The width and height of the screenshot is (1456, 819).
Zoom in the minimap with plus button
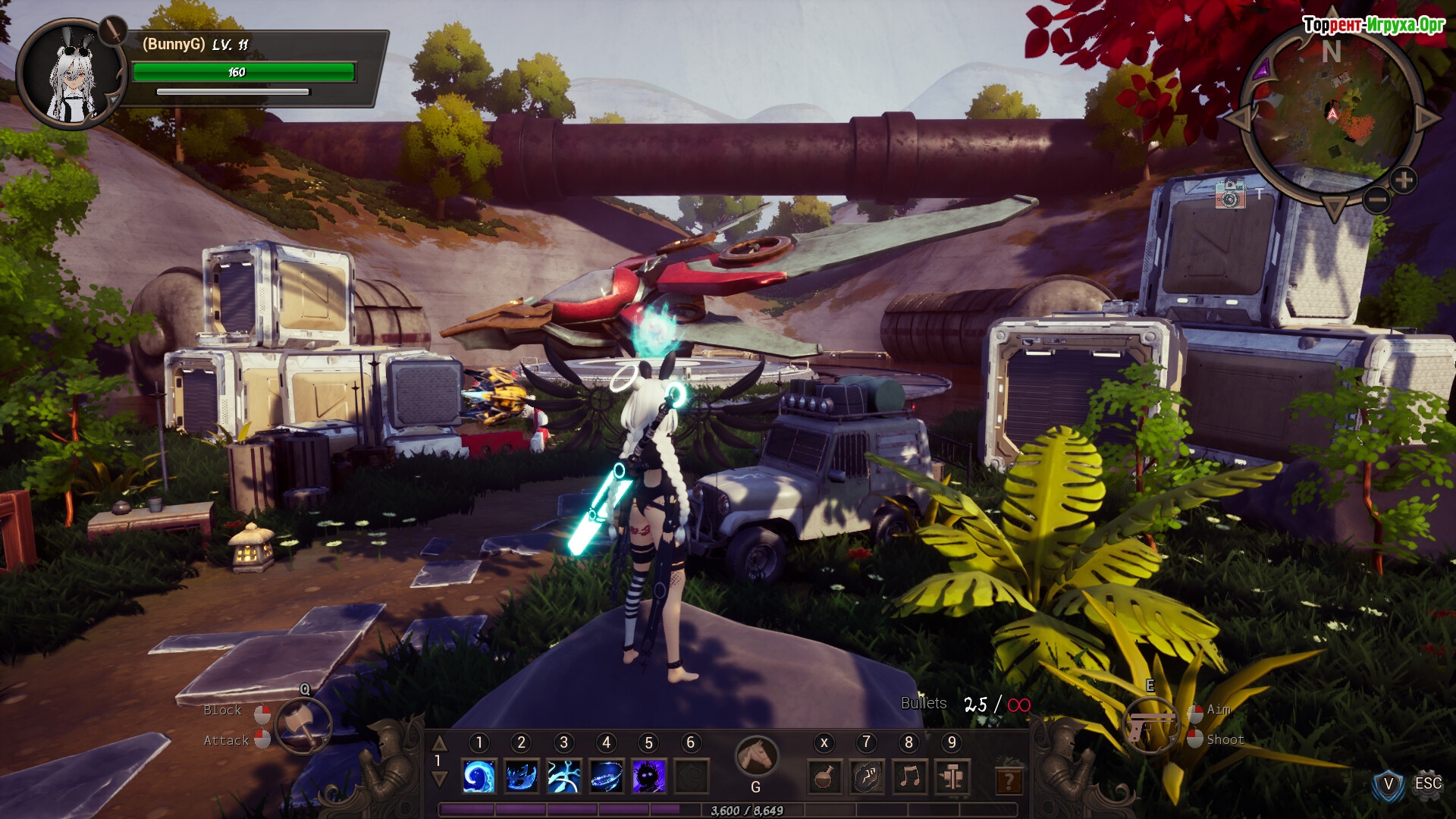click(1404, 180)
